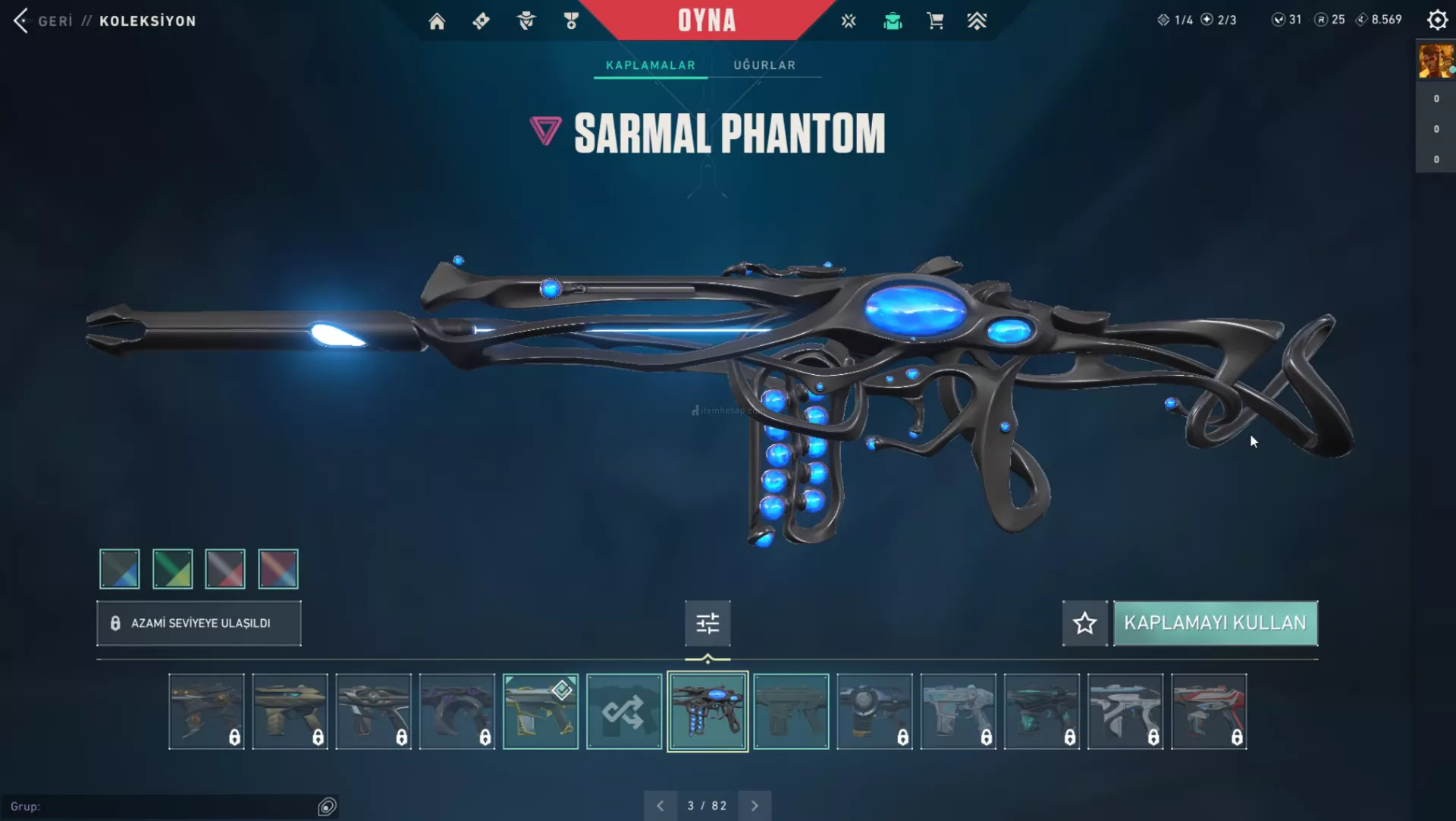Viewport: 1456px width, 821px height.
Task: Go back using the Geri arrow
Action: tap(21, 20)
